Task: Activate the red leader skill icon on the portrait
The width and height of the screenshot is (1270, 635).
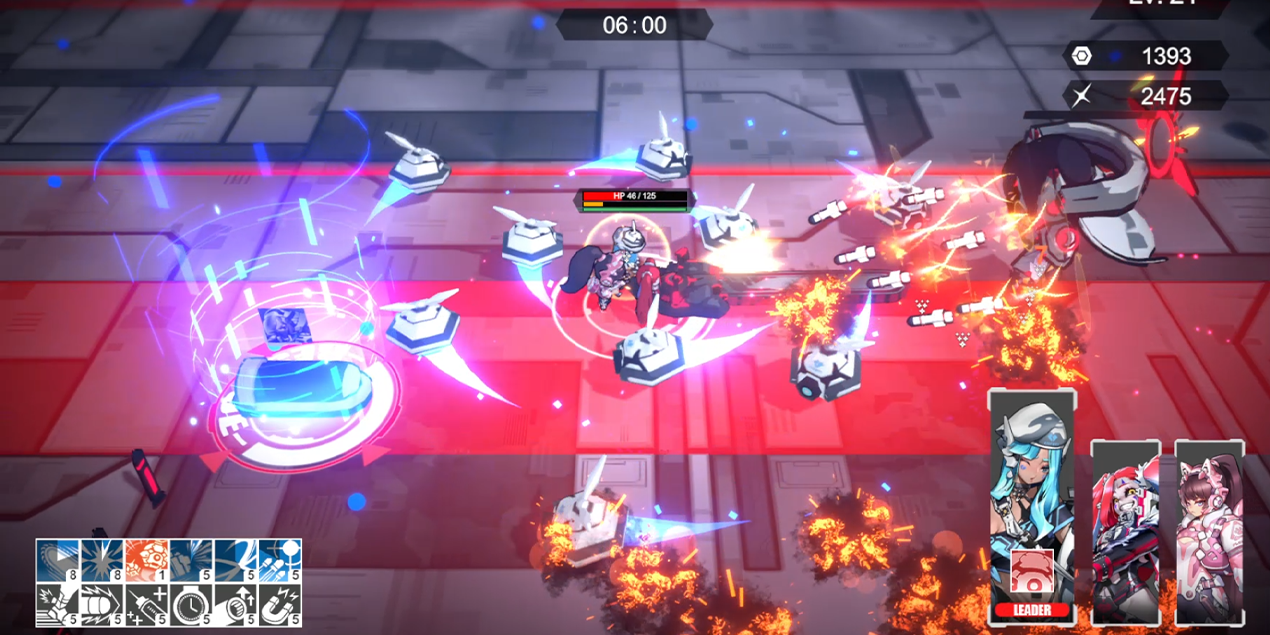Action: click(1031, 573)
